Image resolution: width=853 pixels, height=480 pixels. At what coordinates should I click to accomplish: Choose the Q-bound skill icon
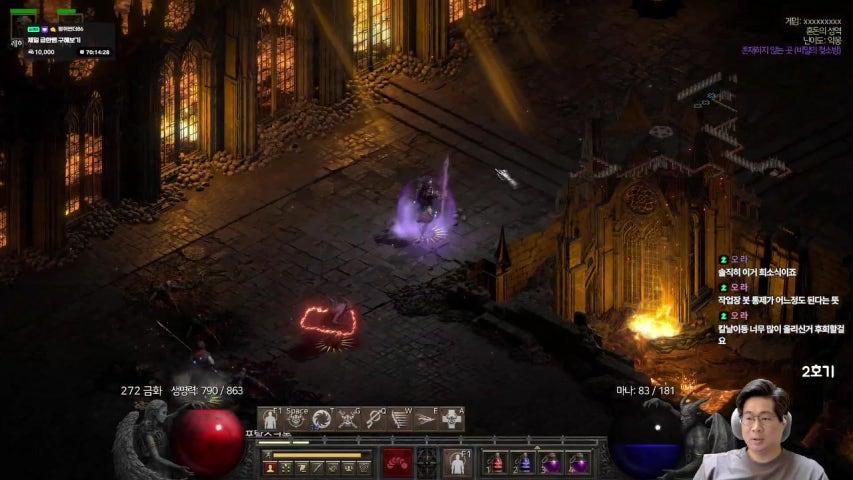pos(375,419)
